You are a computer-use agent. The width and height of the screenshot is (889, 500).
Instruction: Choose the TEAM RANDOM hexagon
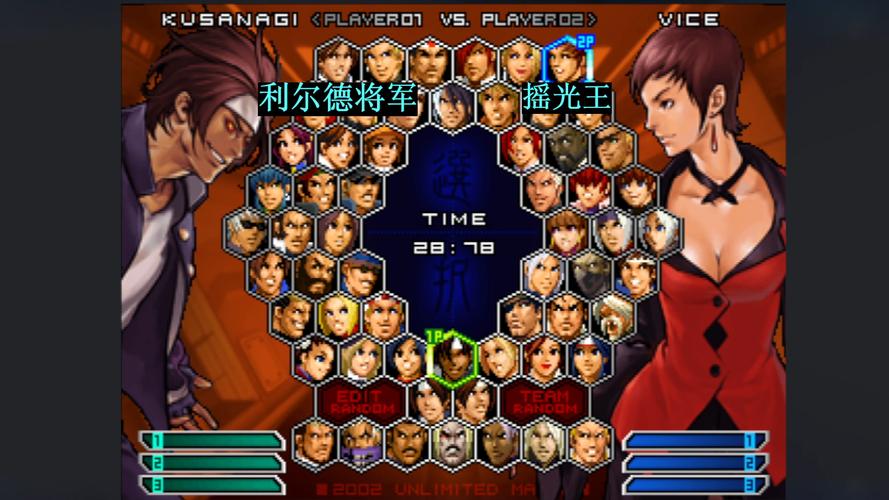click(x=545, y=402)
